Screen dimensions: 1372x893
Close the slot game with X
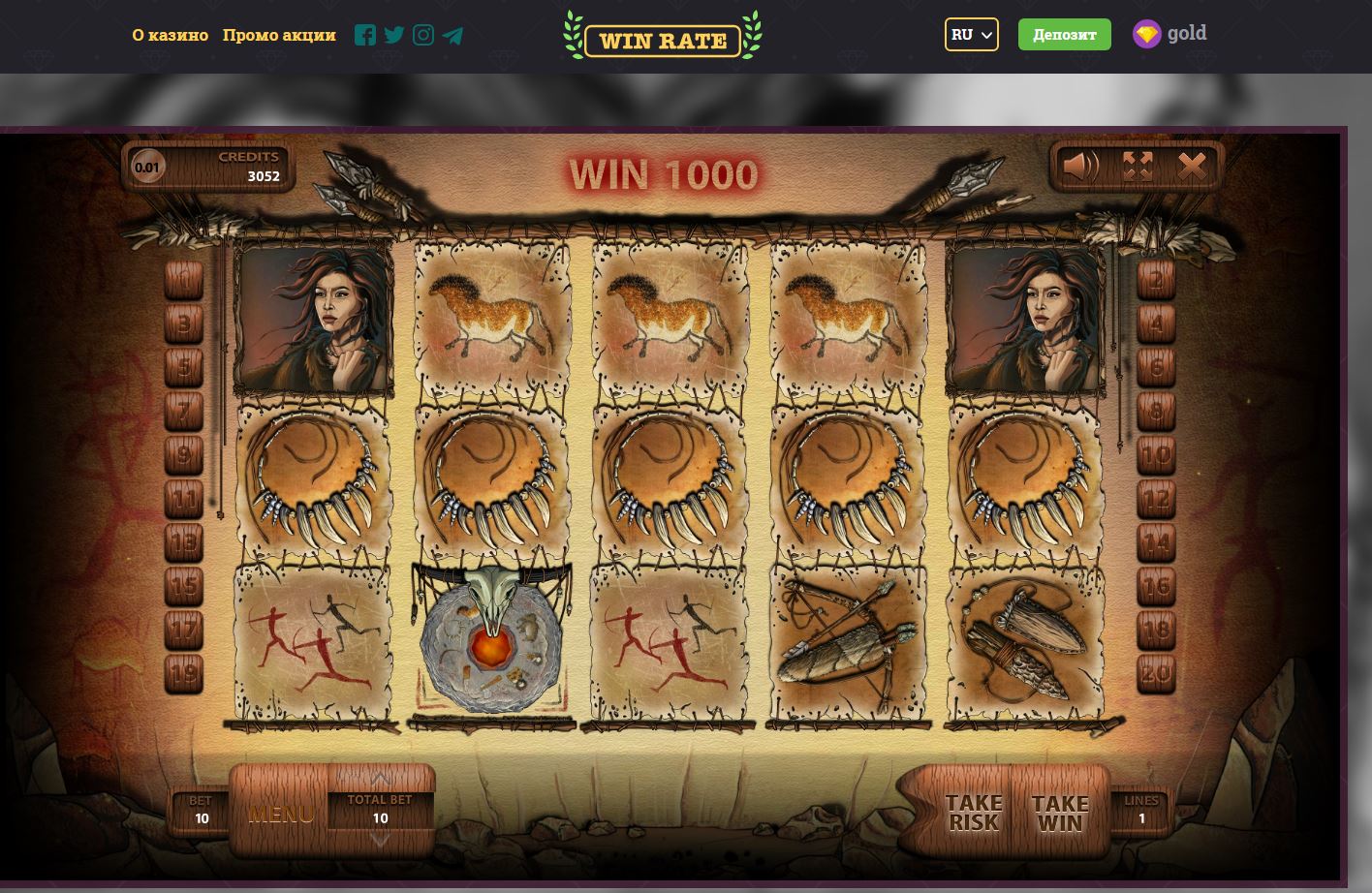click(1193, 167)
